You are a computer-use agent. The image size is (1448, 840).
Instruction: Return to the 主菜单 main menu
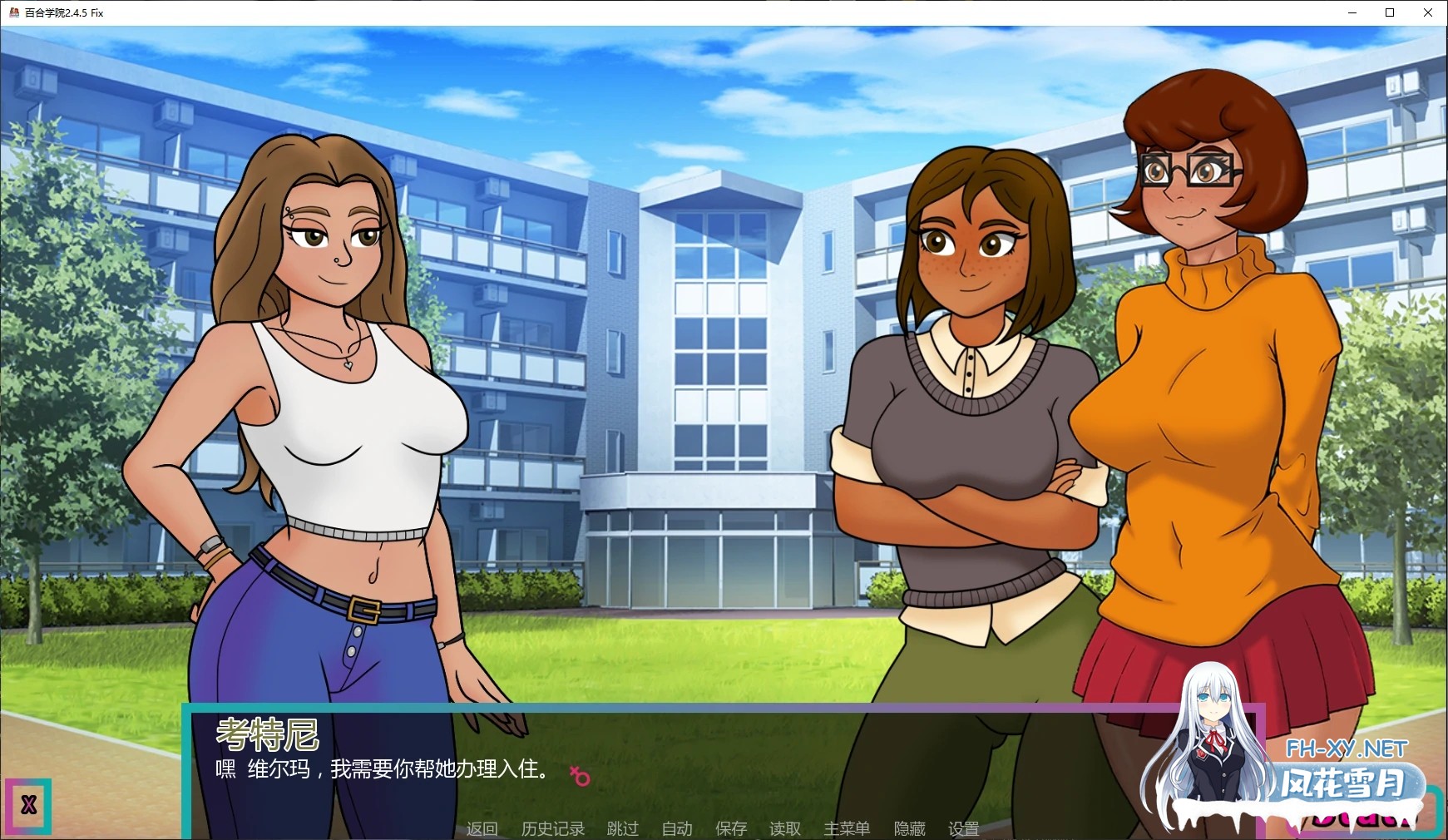(847, 828)
